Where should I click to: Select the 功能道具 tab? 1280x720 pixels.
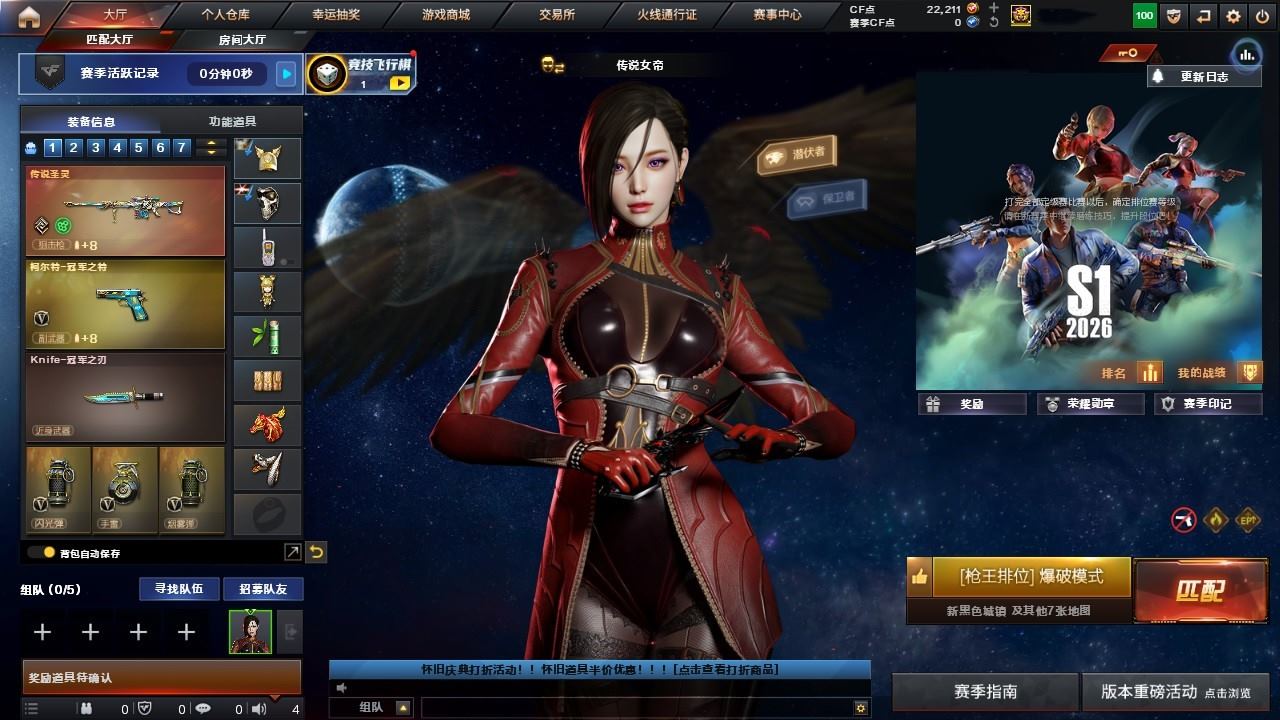pyautogui.click(x=232, y=121)
